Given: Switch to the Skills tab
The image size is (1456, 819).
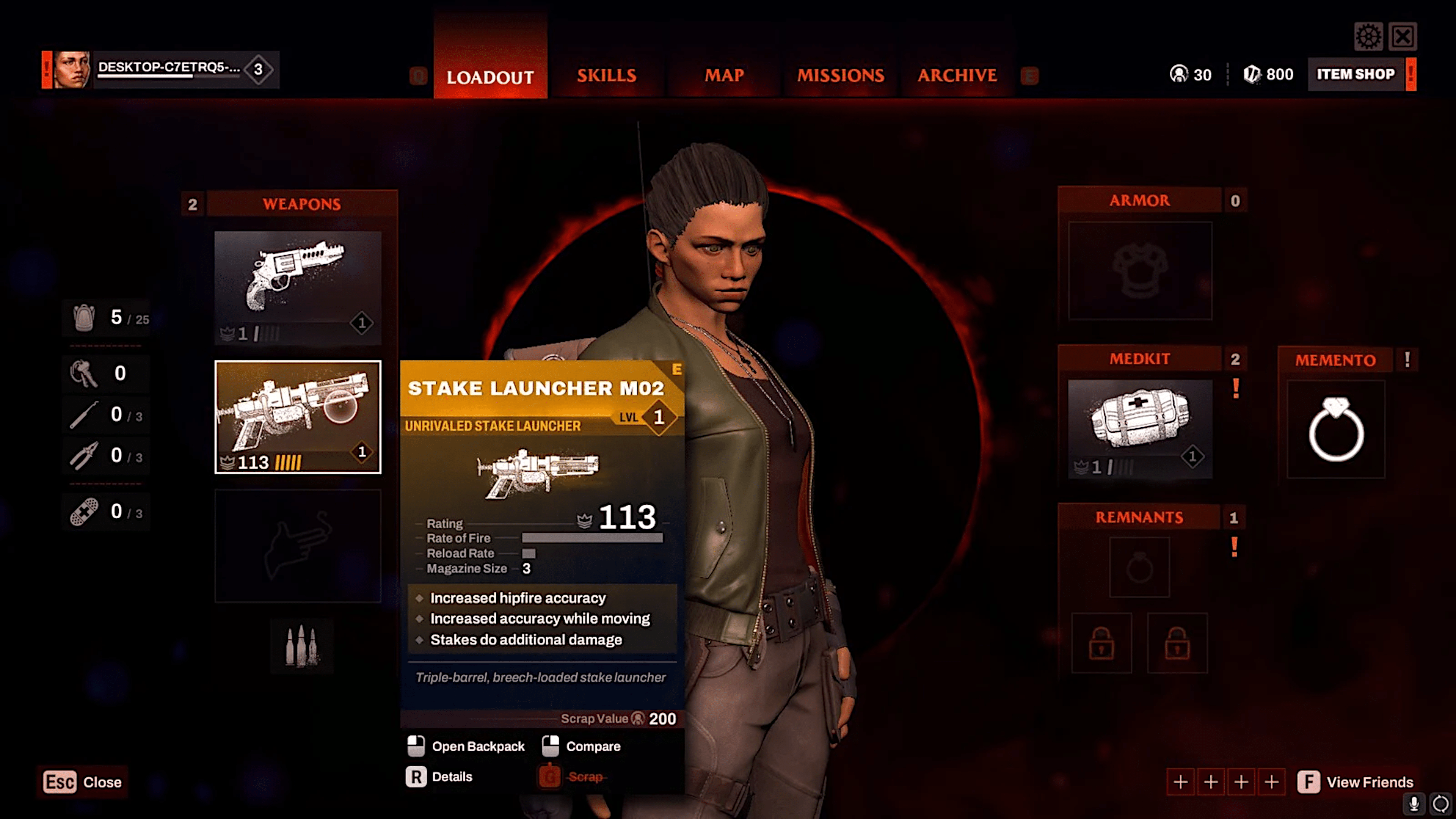Looking at the screenshot, I should (606, 75).
